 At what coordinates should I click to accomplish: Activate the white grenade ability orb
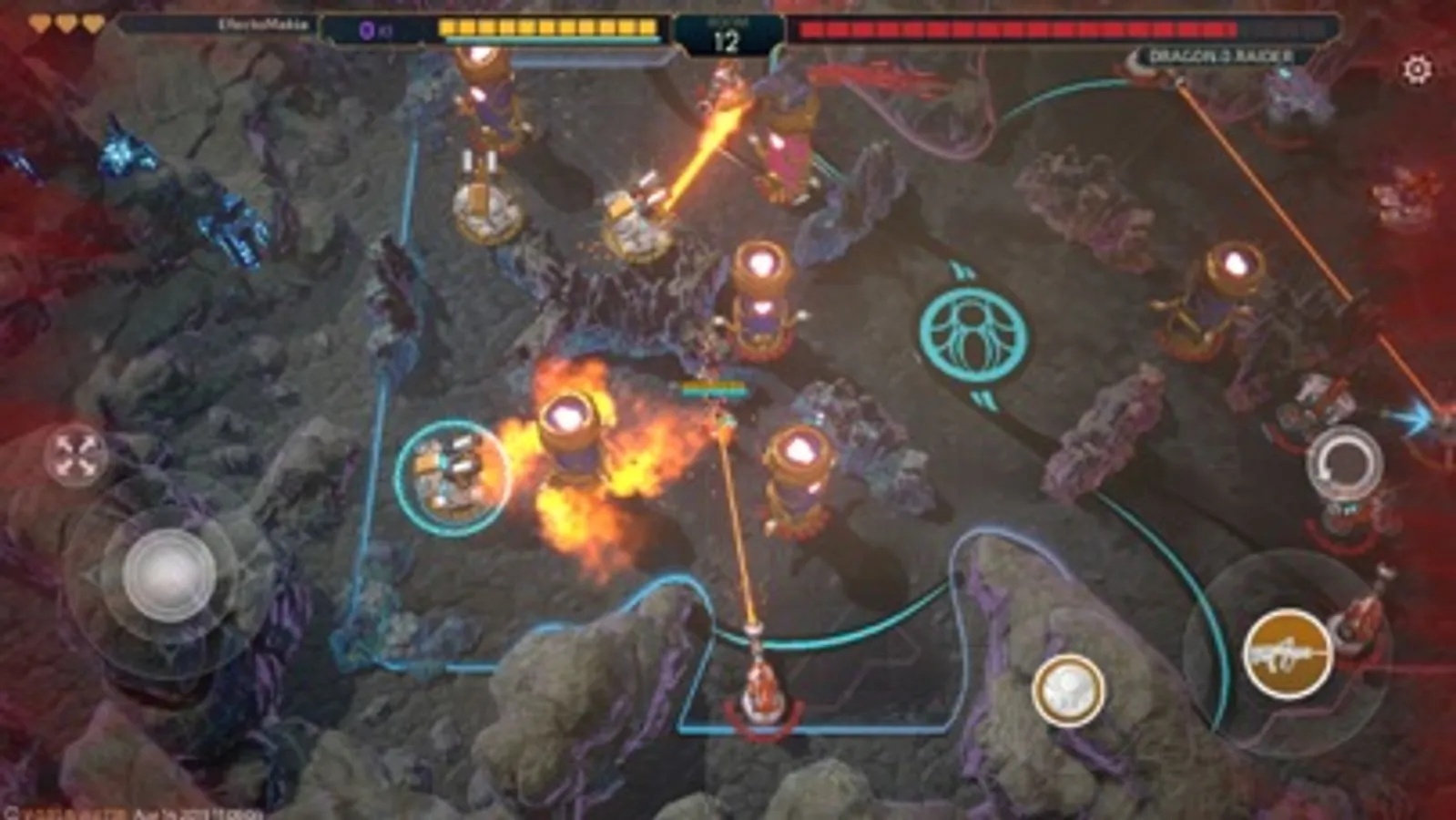(1071, 690)
